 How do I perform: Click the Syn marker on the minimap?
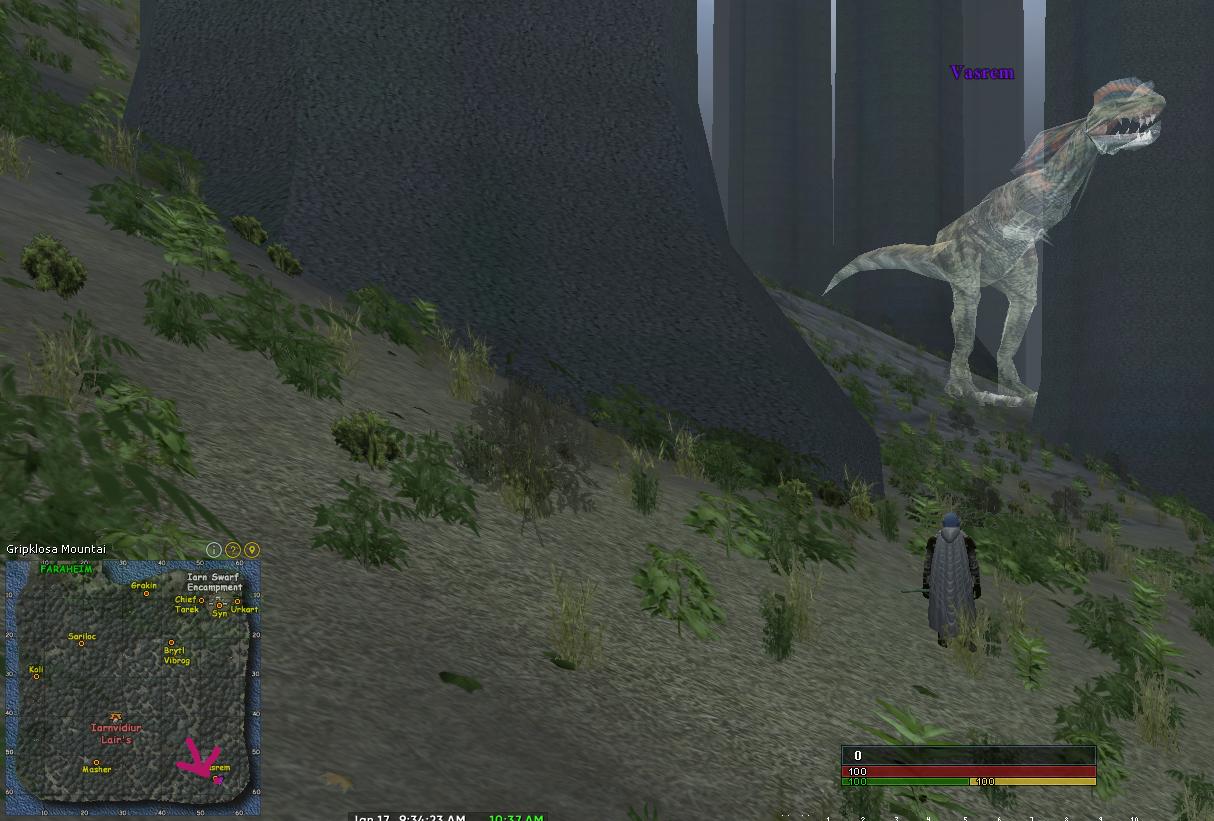pyautogui.click(x=219, y=605)
